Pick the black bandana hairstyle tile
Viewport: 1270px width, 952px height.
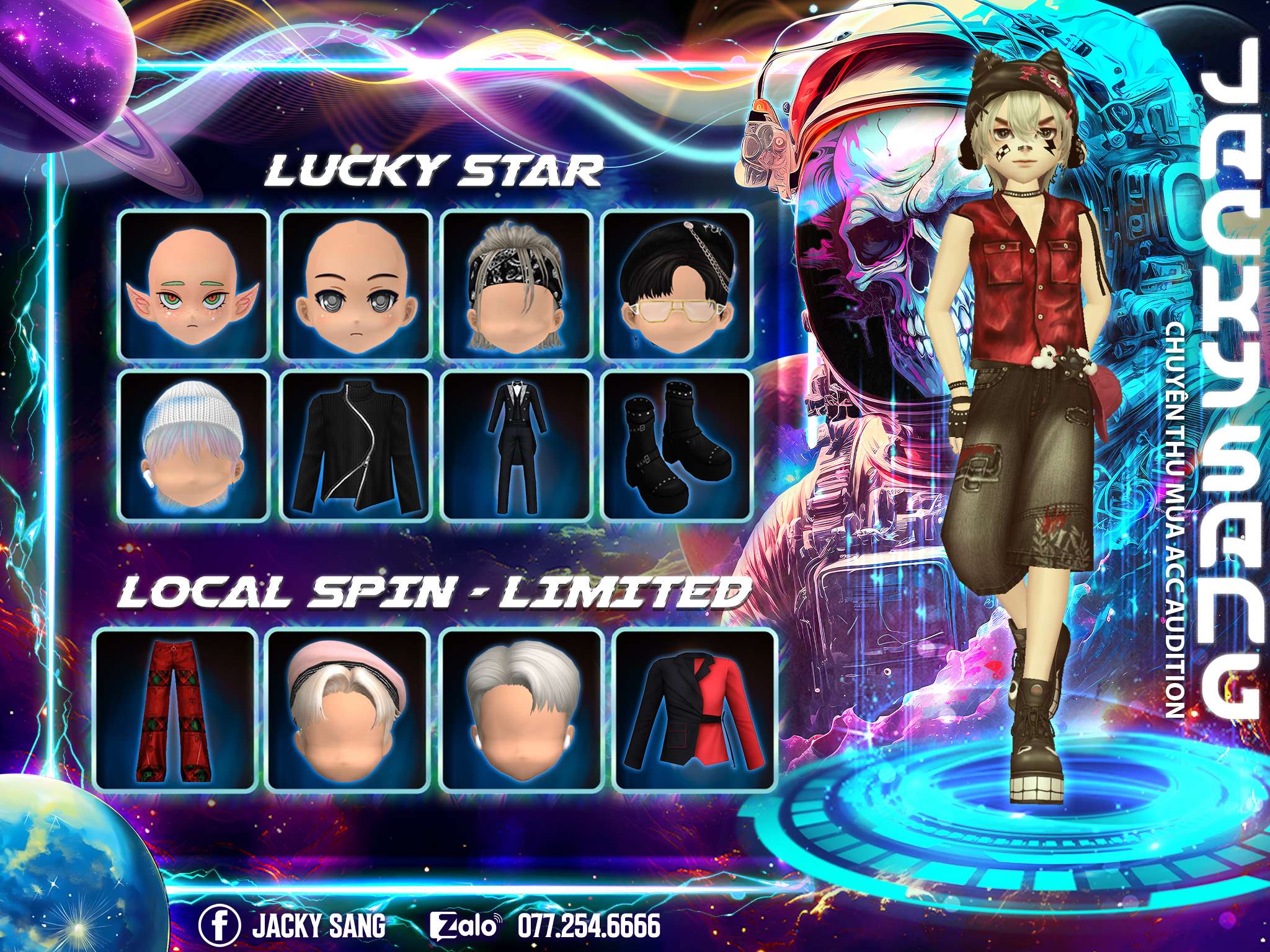pyautogui.click(x=516, y=285)
